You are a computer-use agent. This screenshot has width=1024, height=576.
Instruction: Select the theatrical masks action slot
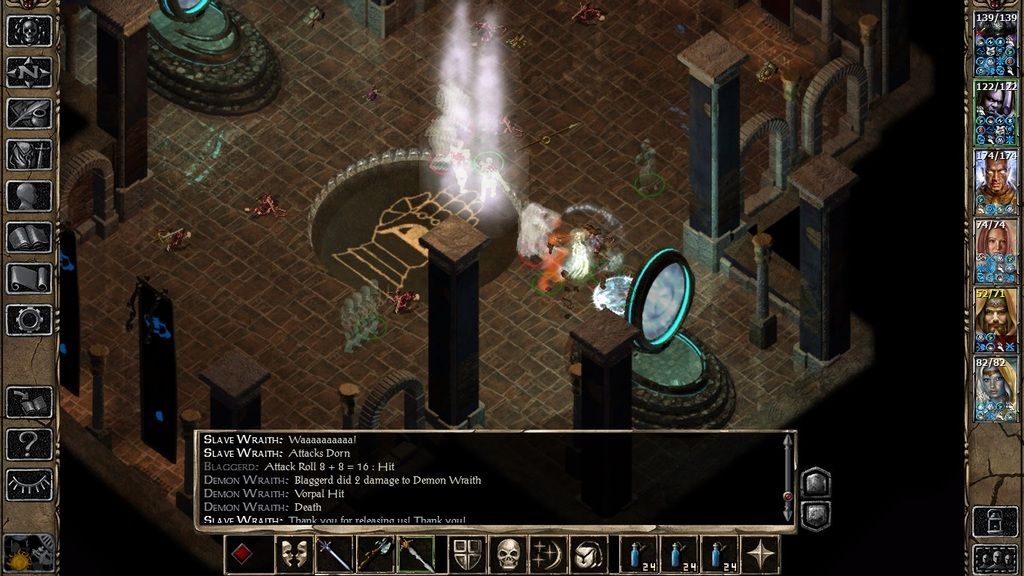click(293, 554)
